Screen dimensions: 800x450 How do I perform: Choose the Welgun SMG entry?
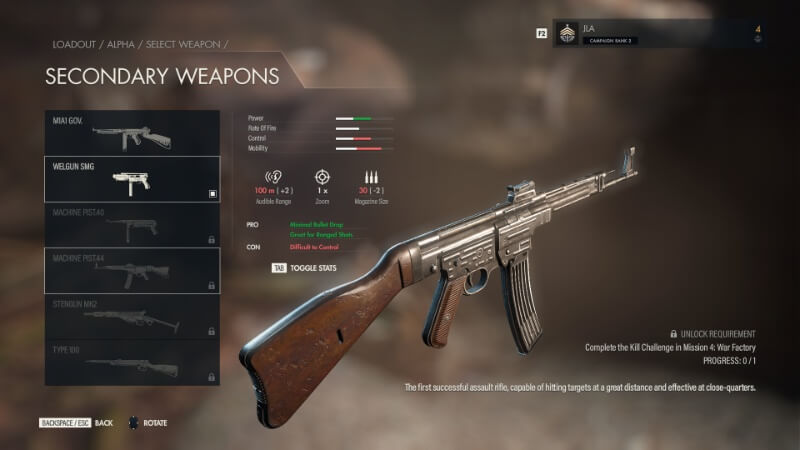coord(132,179)
